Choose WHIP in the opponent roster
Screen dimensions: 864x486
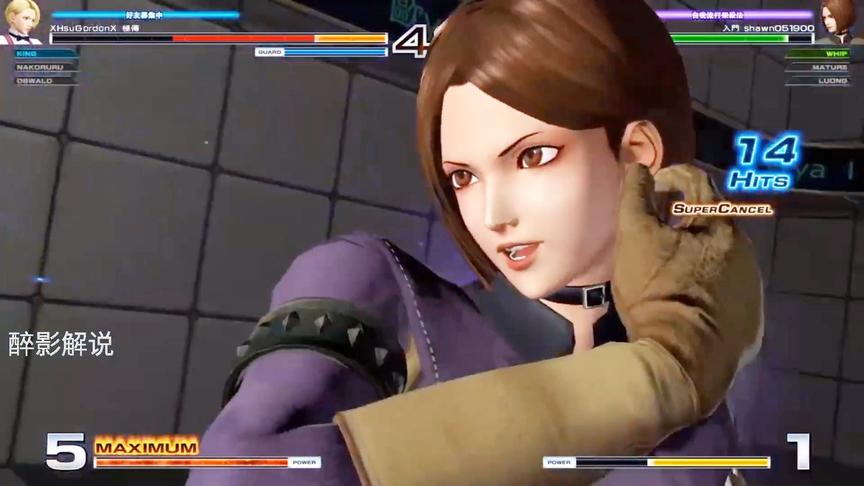[836, 53]
